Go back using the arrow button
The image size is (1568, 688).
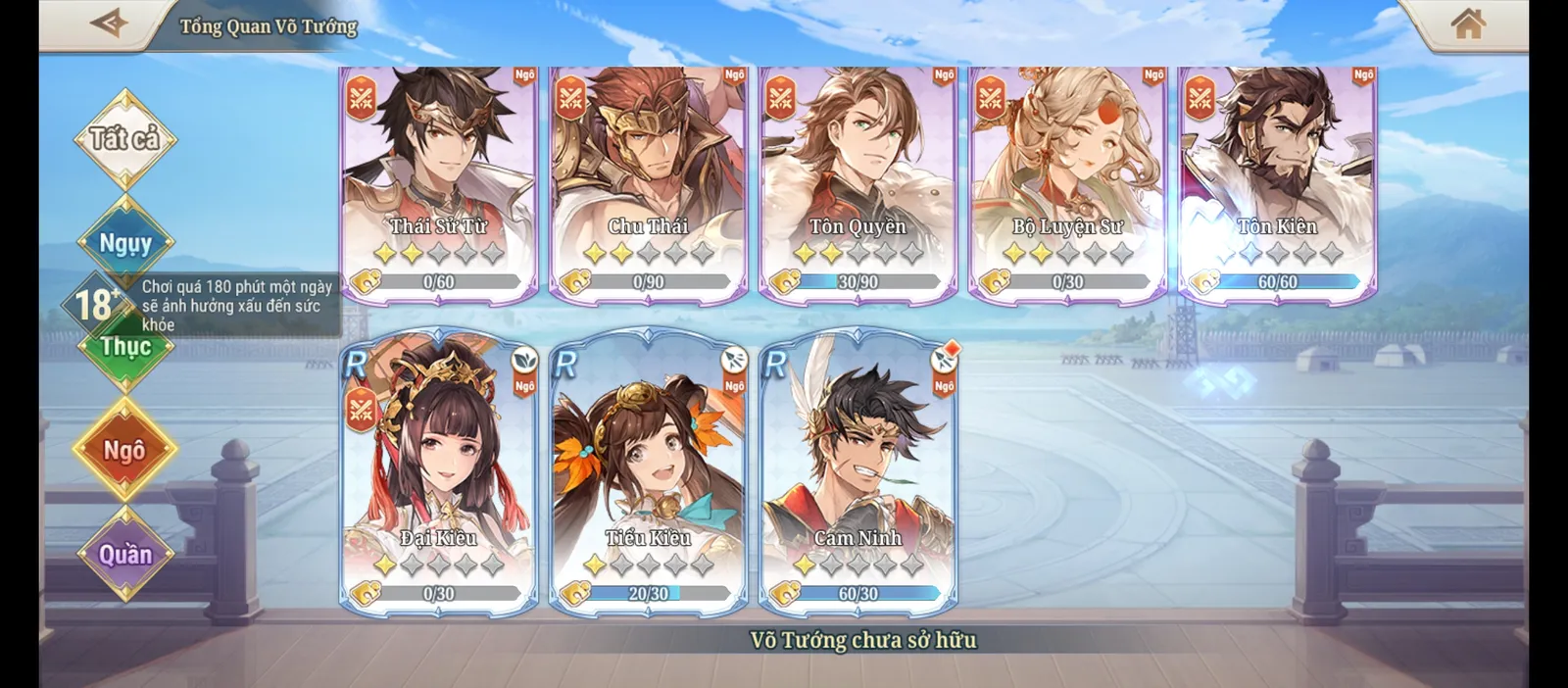(x=109, y=24)
